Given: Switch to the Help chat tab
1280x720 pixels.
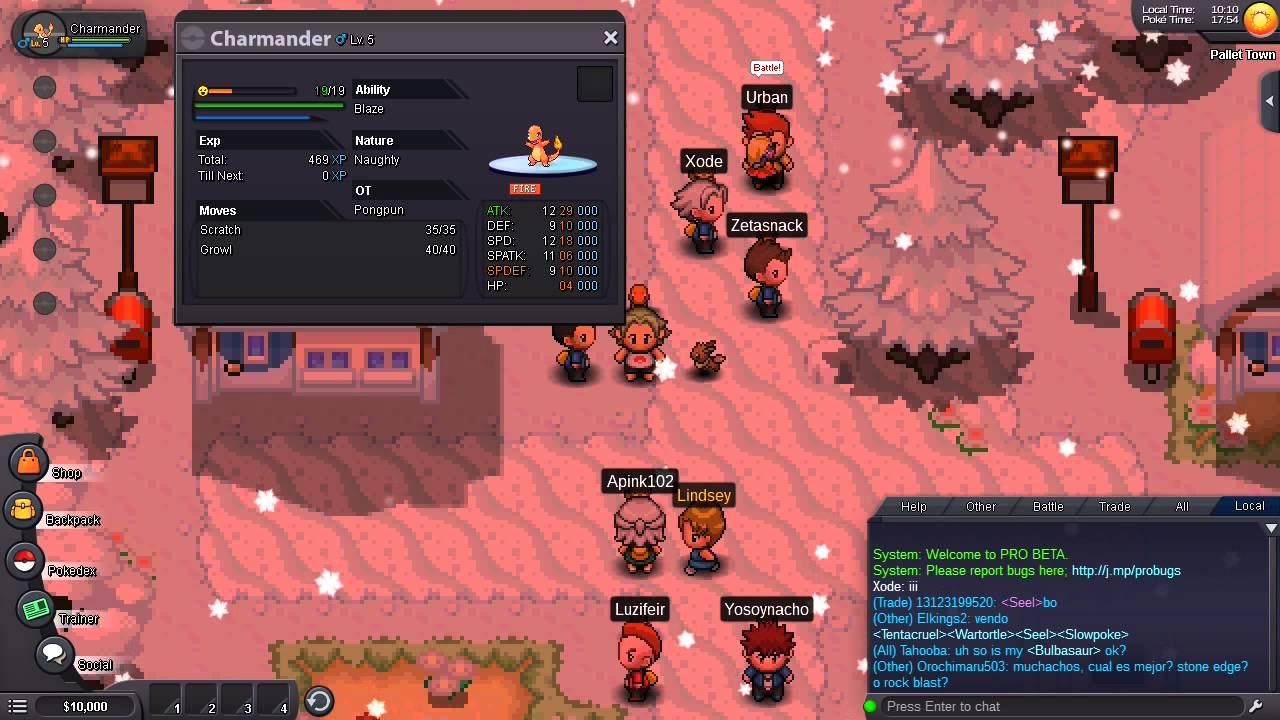Looking at the screenshot, I should click(x=913, y=506).
